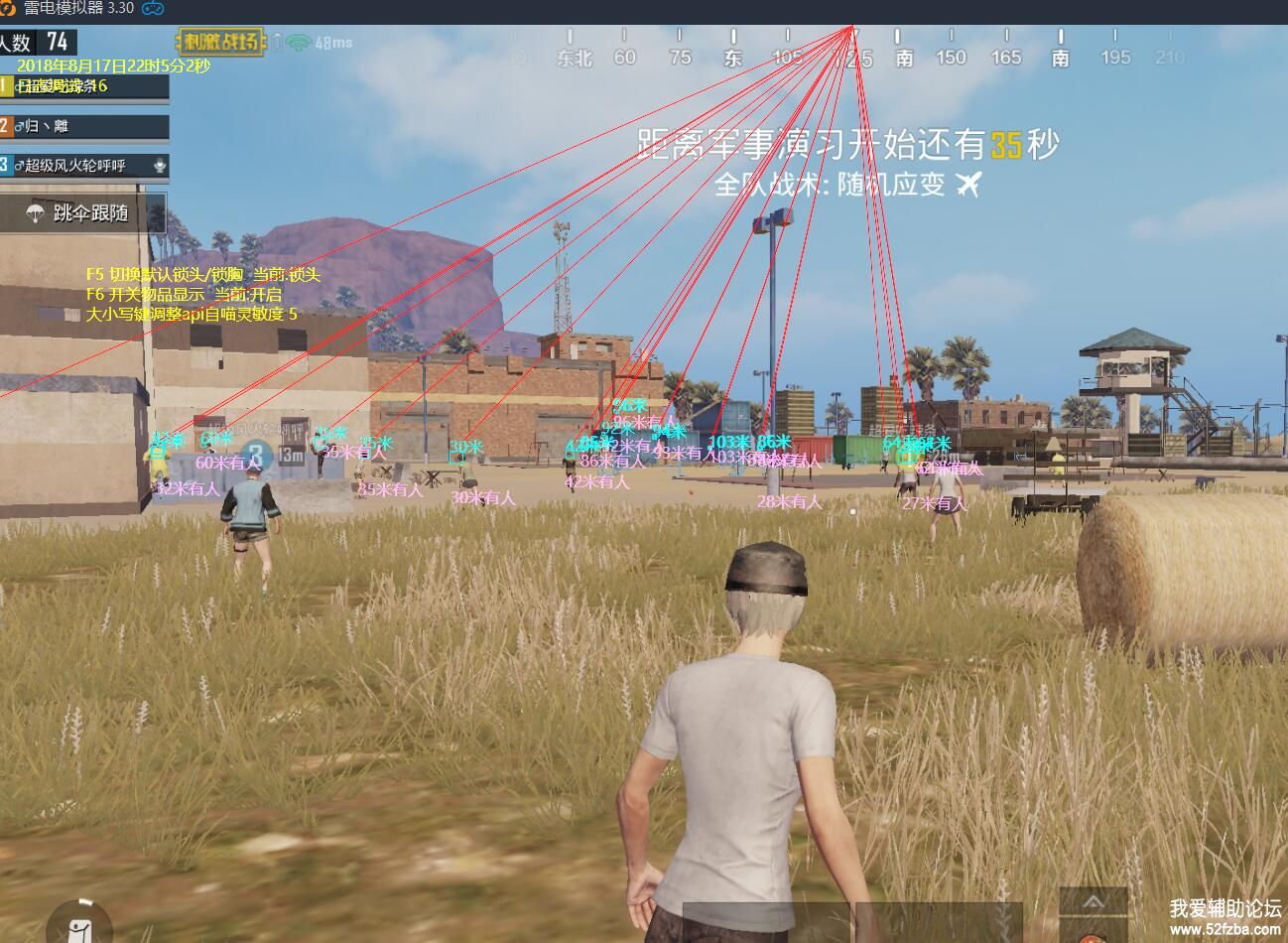Expand the up-arrow panel above the item bar
The height and width of the screenshot is (943, 1288).
click(1094, 902)
